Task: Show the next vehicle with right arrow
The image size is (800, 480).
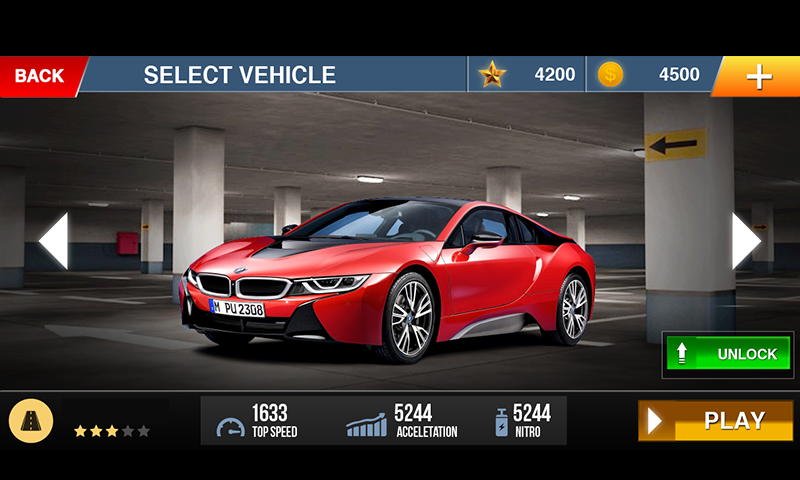Action: point(746,240)
